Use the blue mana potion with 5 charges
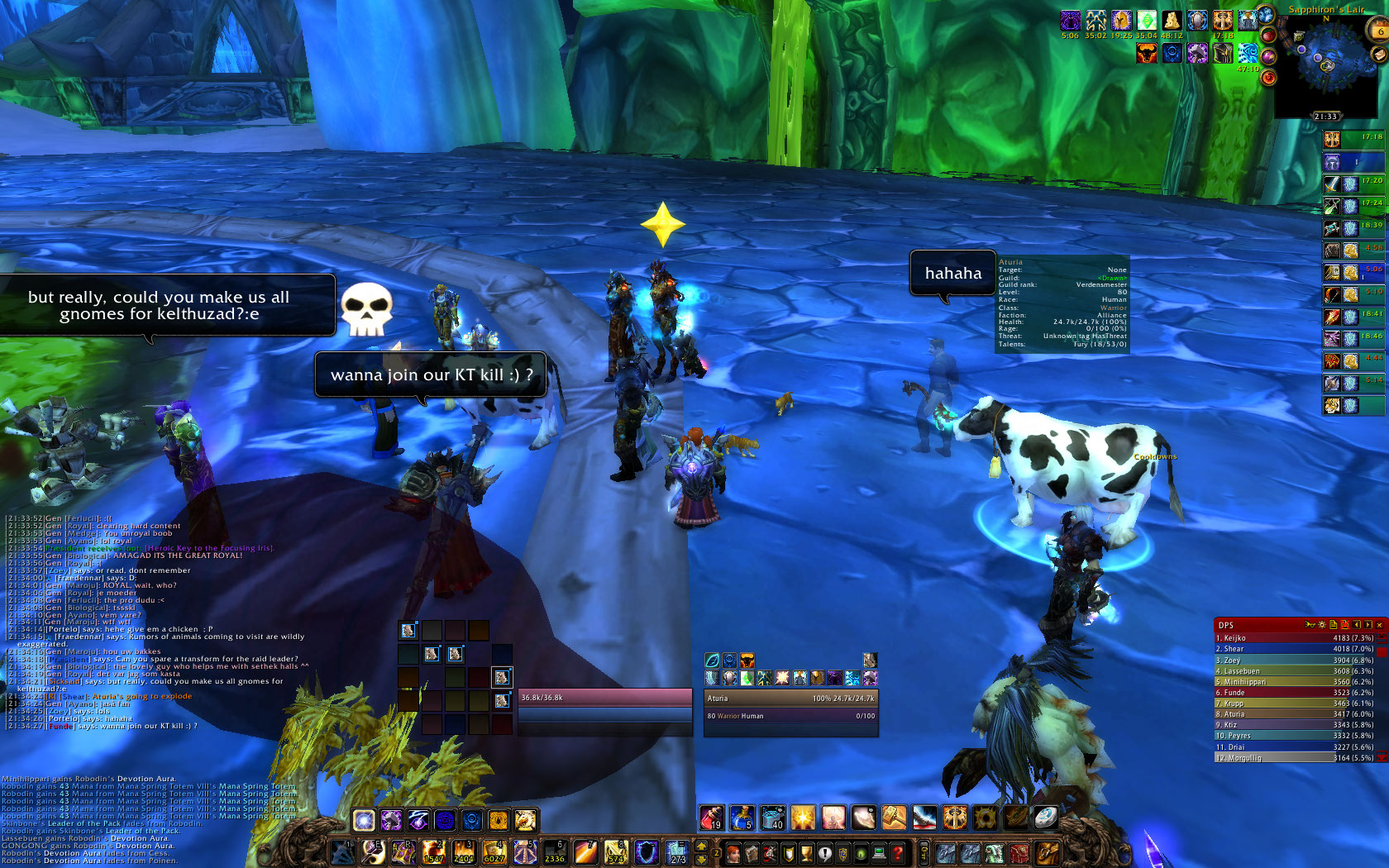 [x=742, y=818]
